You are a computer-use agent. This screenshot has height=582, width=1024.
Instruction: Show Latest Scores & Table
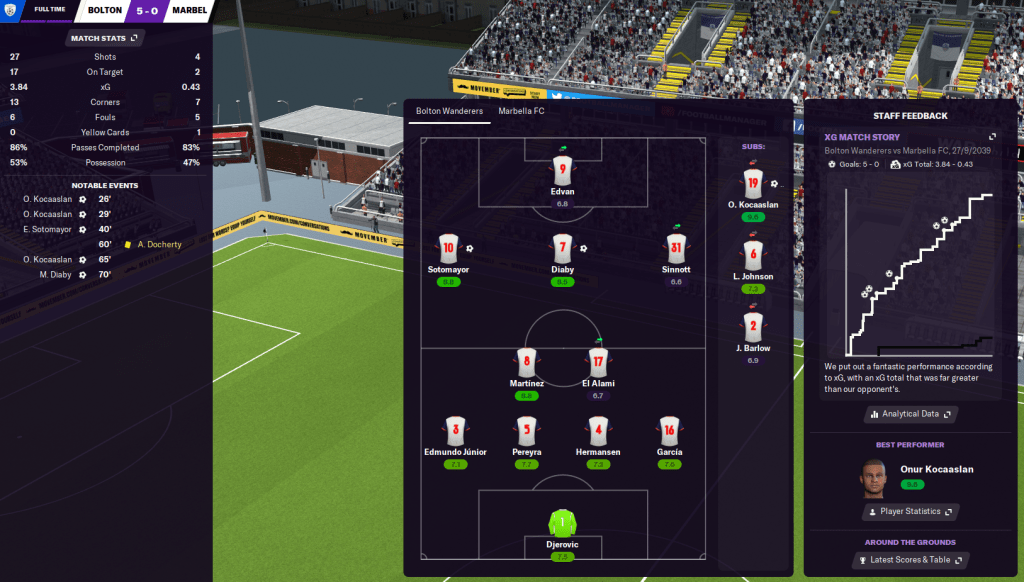pyautogui.click(x=909, y=560)
